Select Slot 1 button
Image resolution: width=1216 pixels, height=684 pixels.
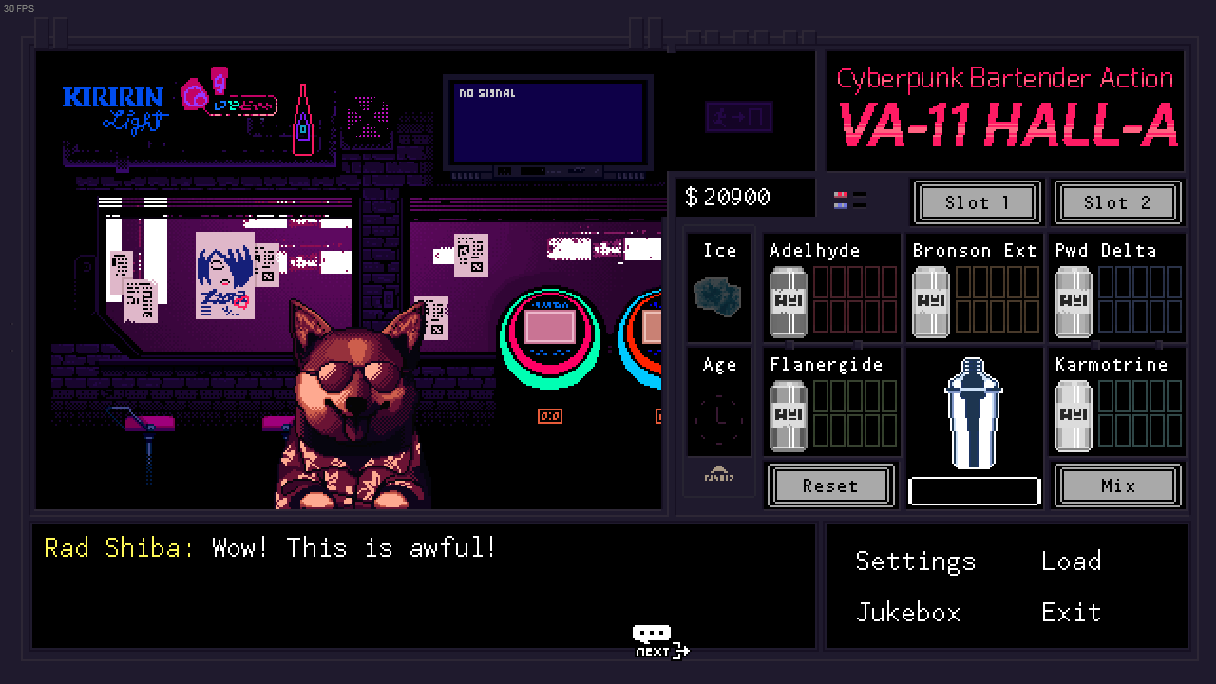coord(977,203)
